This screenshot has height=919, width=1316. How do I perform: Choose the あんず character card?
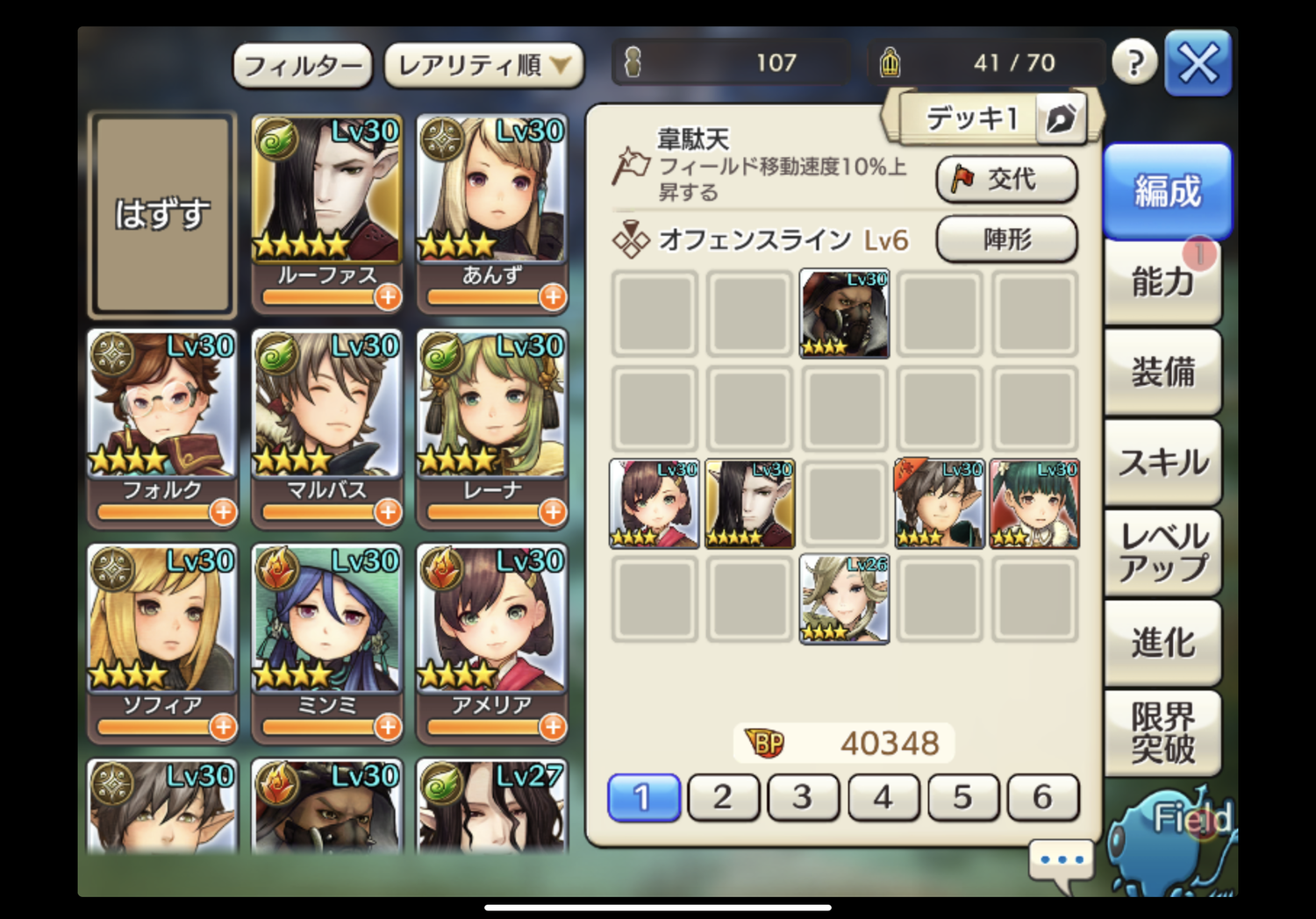point(491,202)
